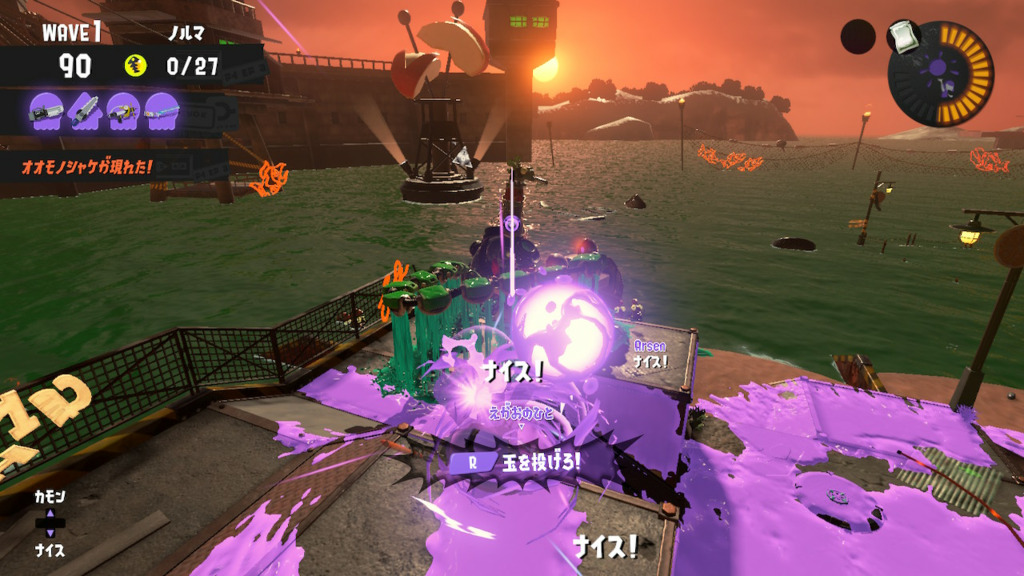Viewport: 1024px width, 576px height.
Task: Click the golden egg quota icon
Action: point(135,66)
